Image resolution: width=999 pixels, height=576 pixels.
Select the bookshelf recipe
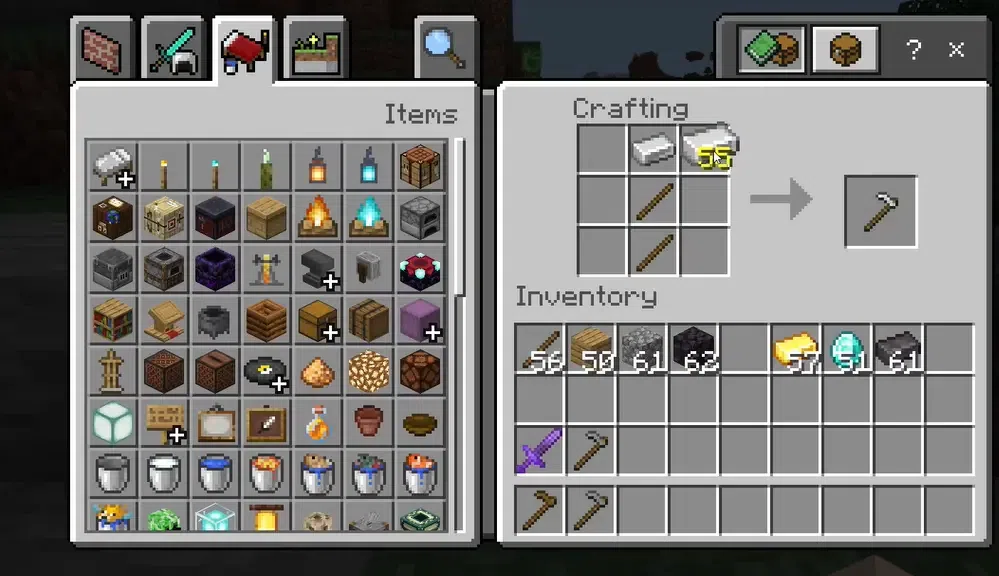112,320
